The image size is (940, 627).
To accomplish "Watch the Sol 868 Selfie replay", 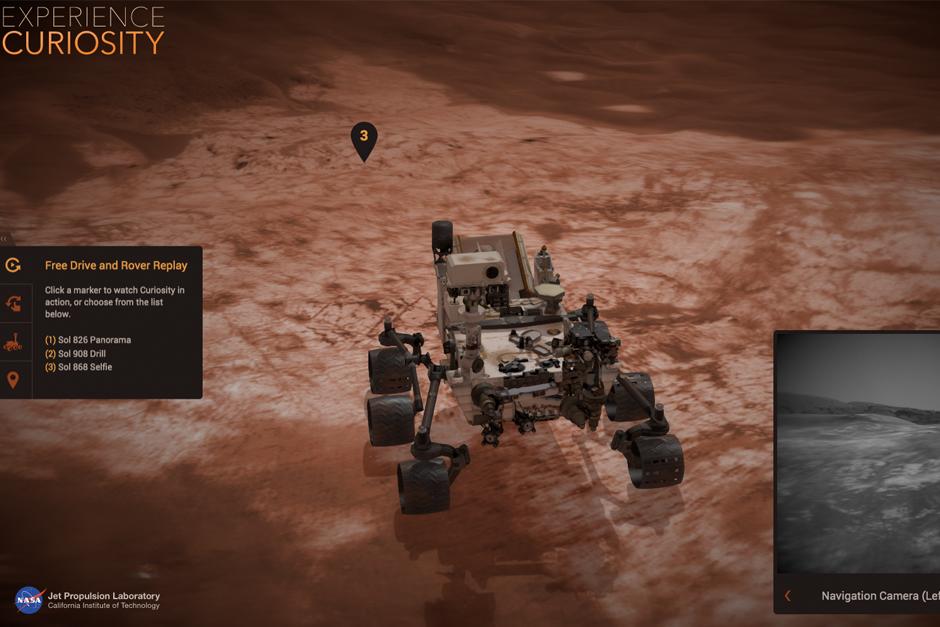I will pos(78,367).
